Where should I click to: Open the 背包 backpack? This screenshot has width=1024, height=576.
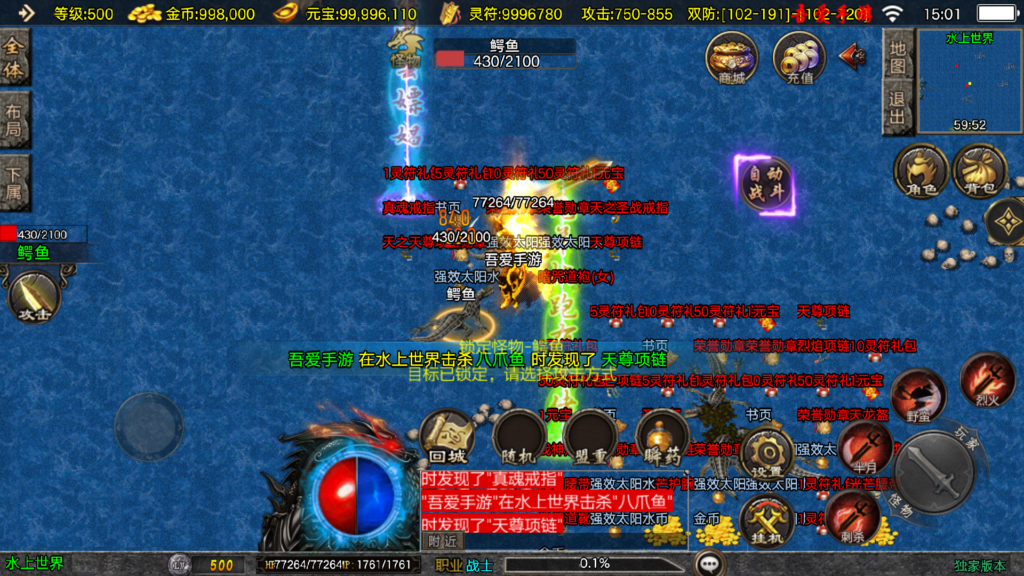coord(980,171)
